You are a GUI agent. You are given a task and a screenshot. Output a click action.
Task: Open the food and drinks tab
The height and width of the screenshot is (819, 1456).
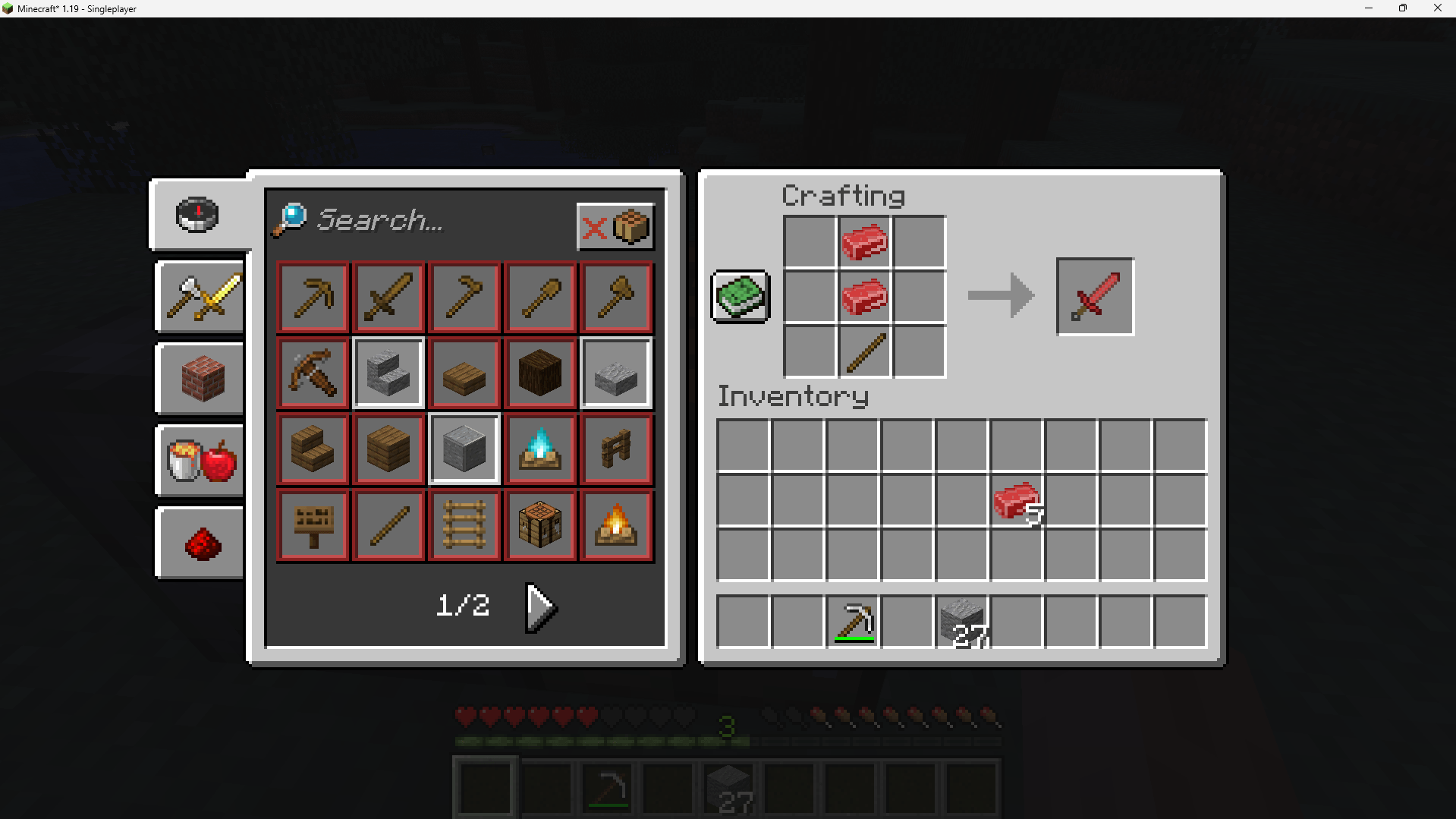click(x=199, y=460)
